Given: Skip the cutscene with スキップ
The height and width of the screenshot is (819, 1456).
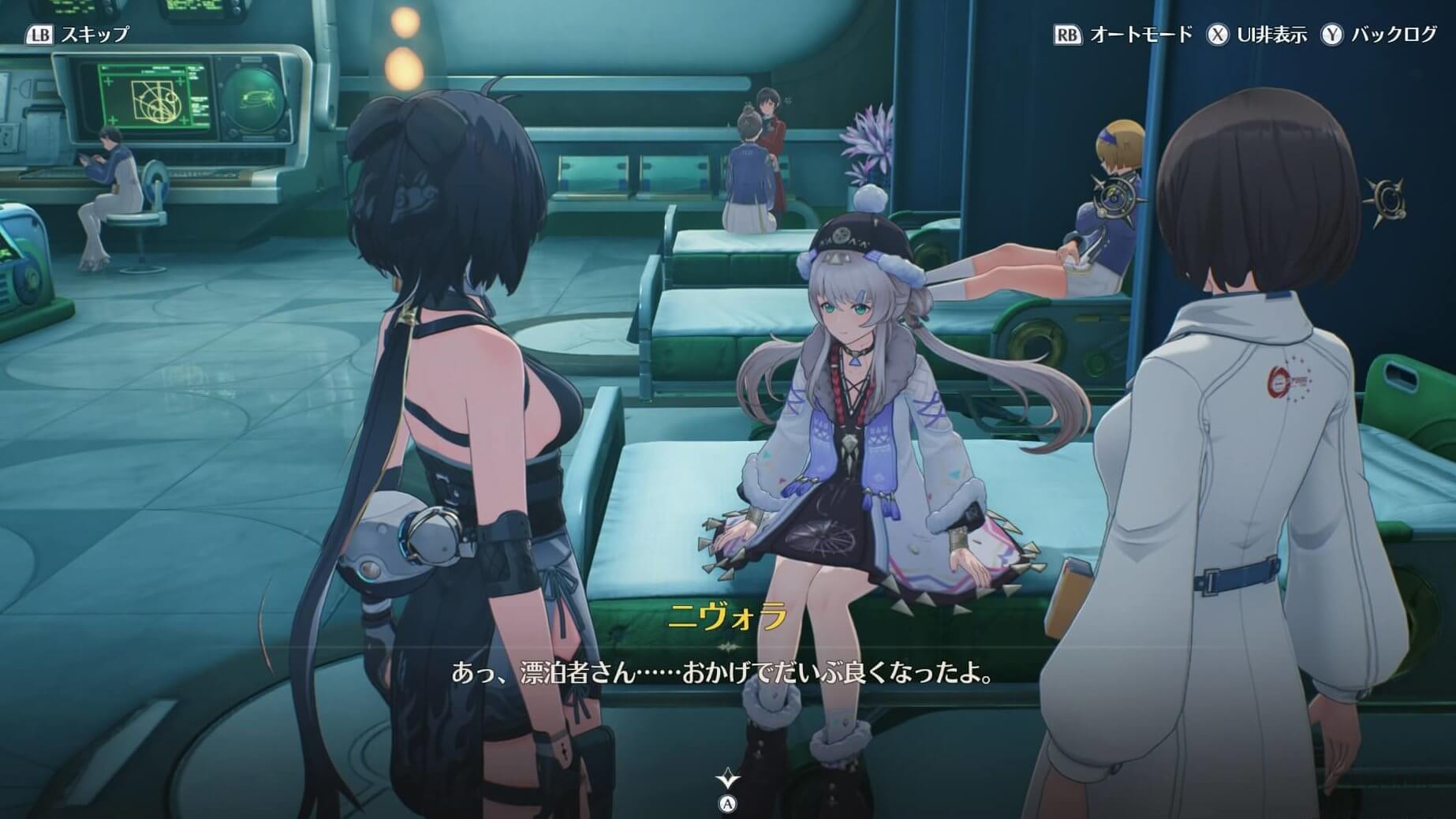Looking at the screenshot, I should (77, 35).
